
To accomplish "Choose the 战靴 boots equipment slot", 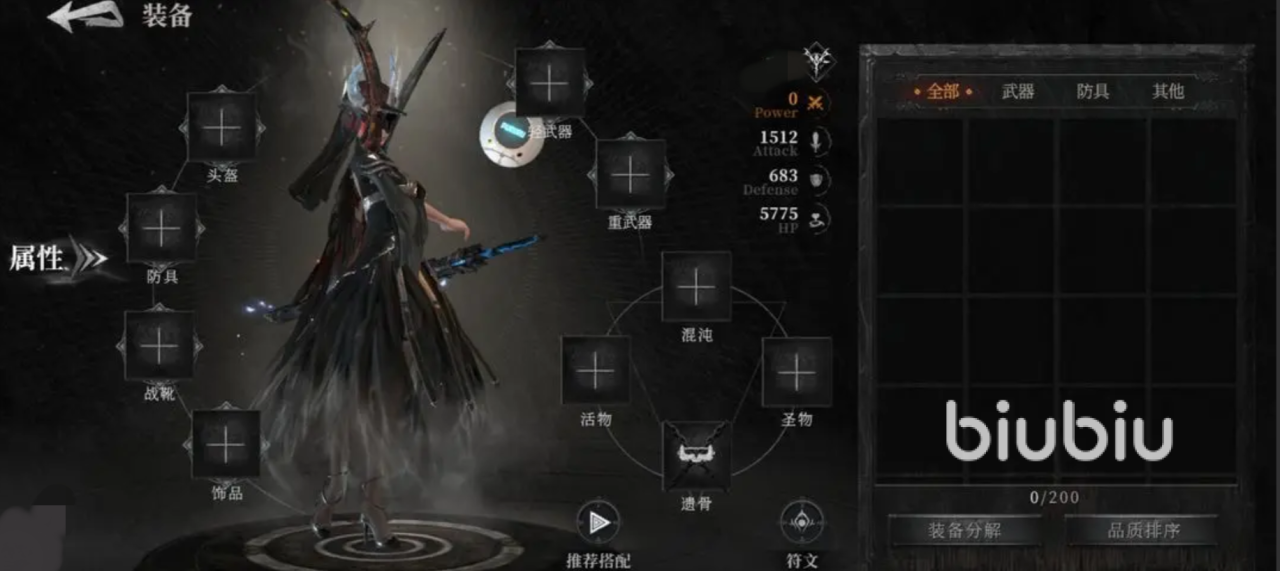I will tap(159, 346).
